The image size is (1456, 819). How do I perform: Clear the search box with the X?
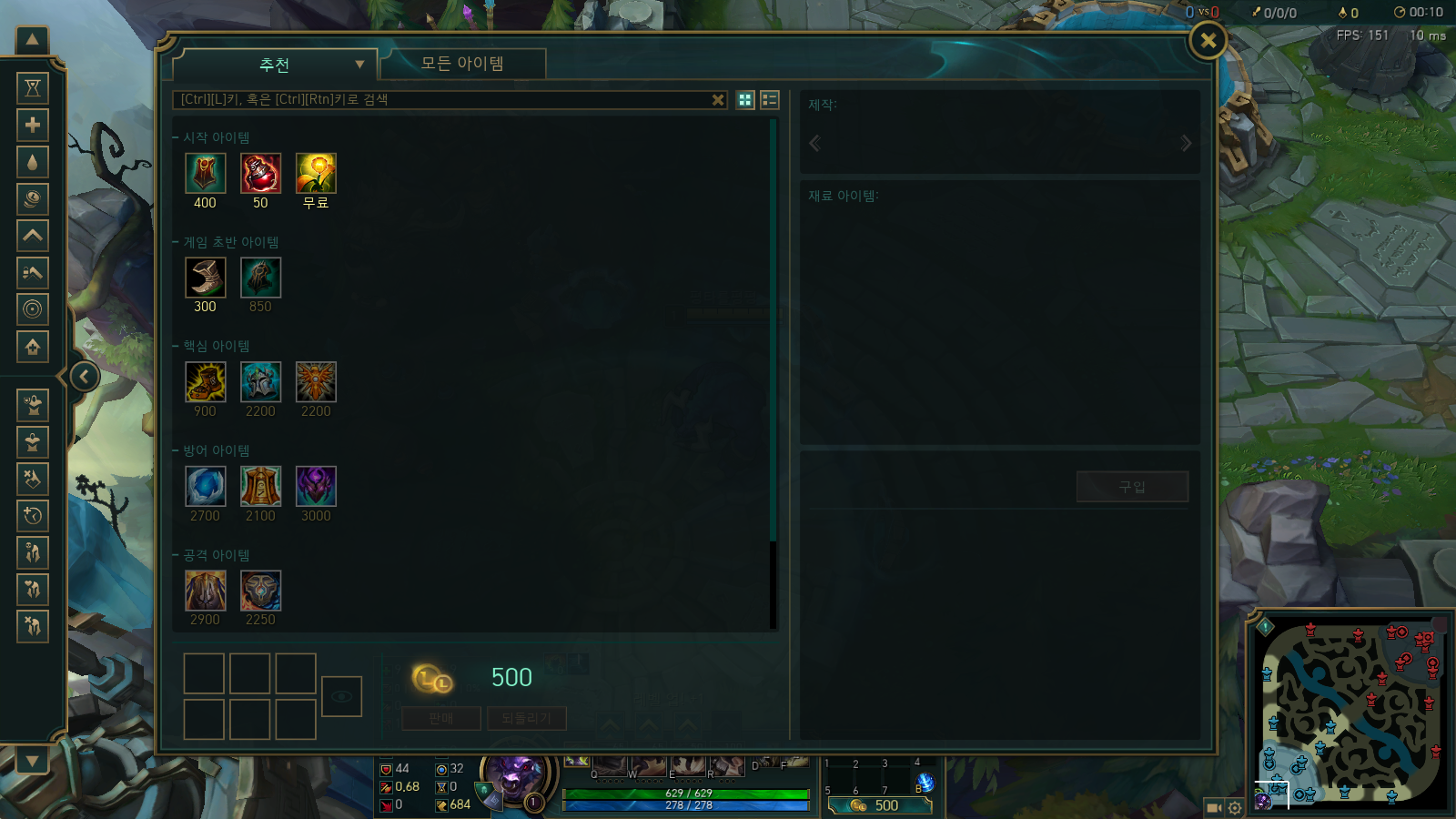[x=718, y=100]
